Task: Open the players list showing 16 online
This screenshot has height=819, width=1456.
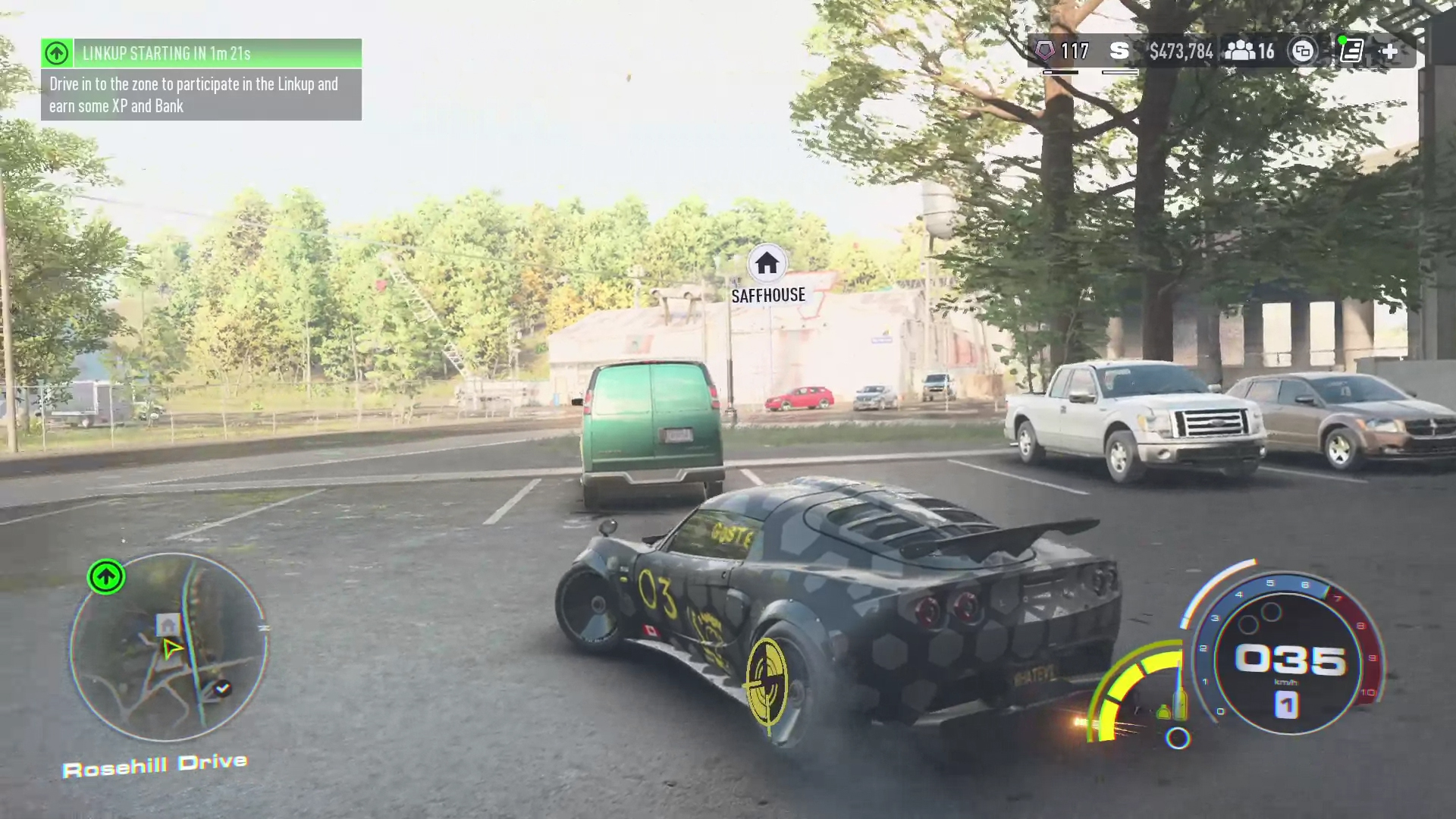Action: point(1250,51)
